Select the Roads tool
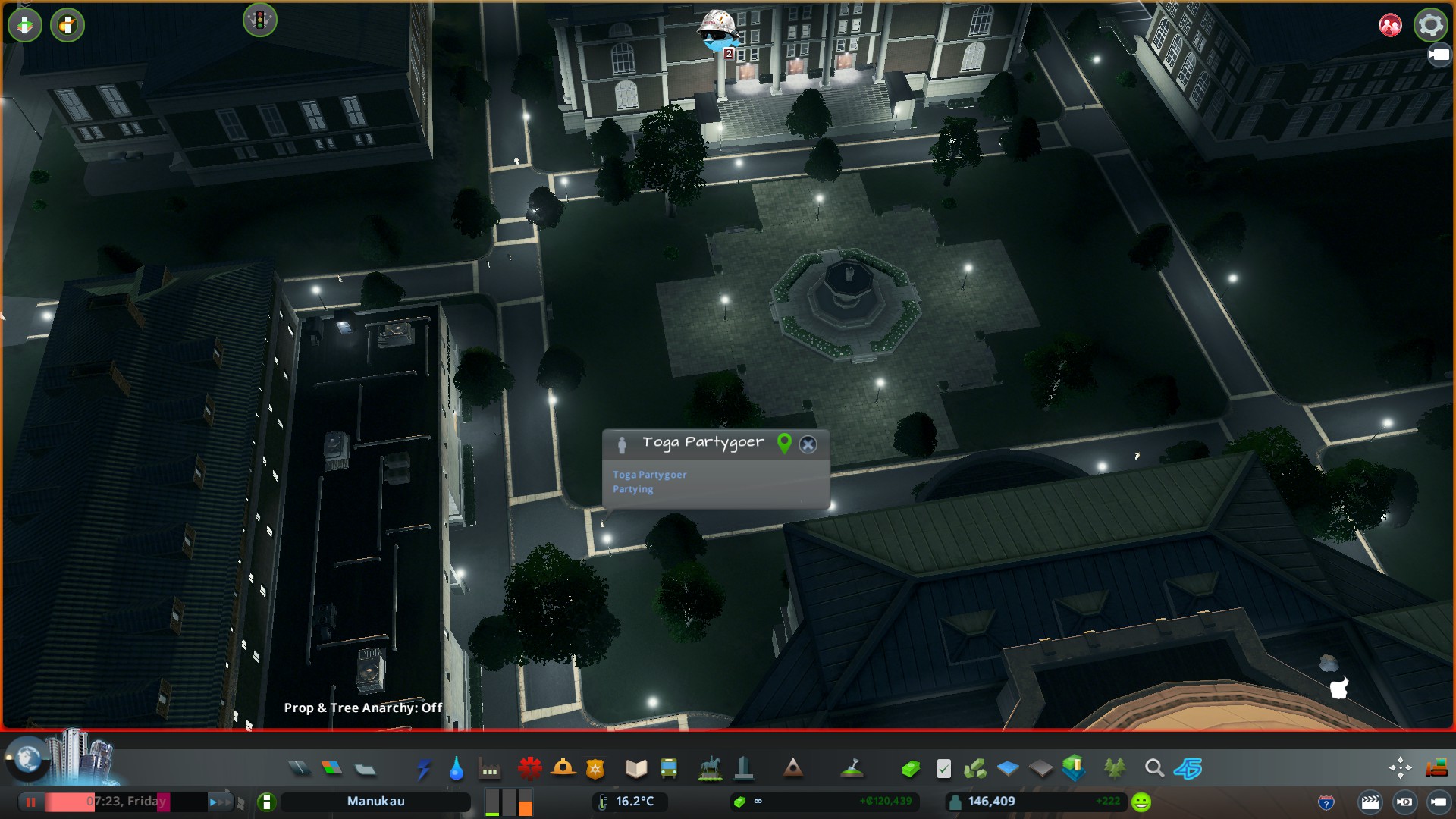This screenshot has height=819, width=1456. (300, 769)
